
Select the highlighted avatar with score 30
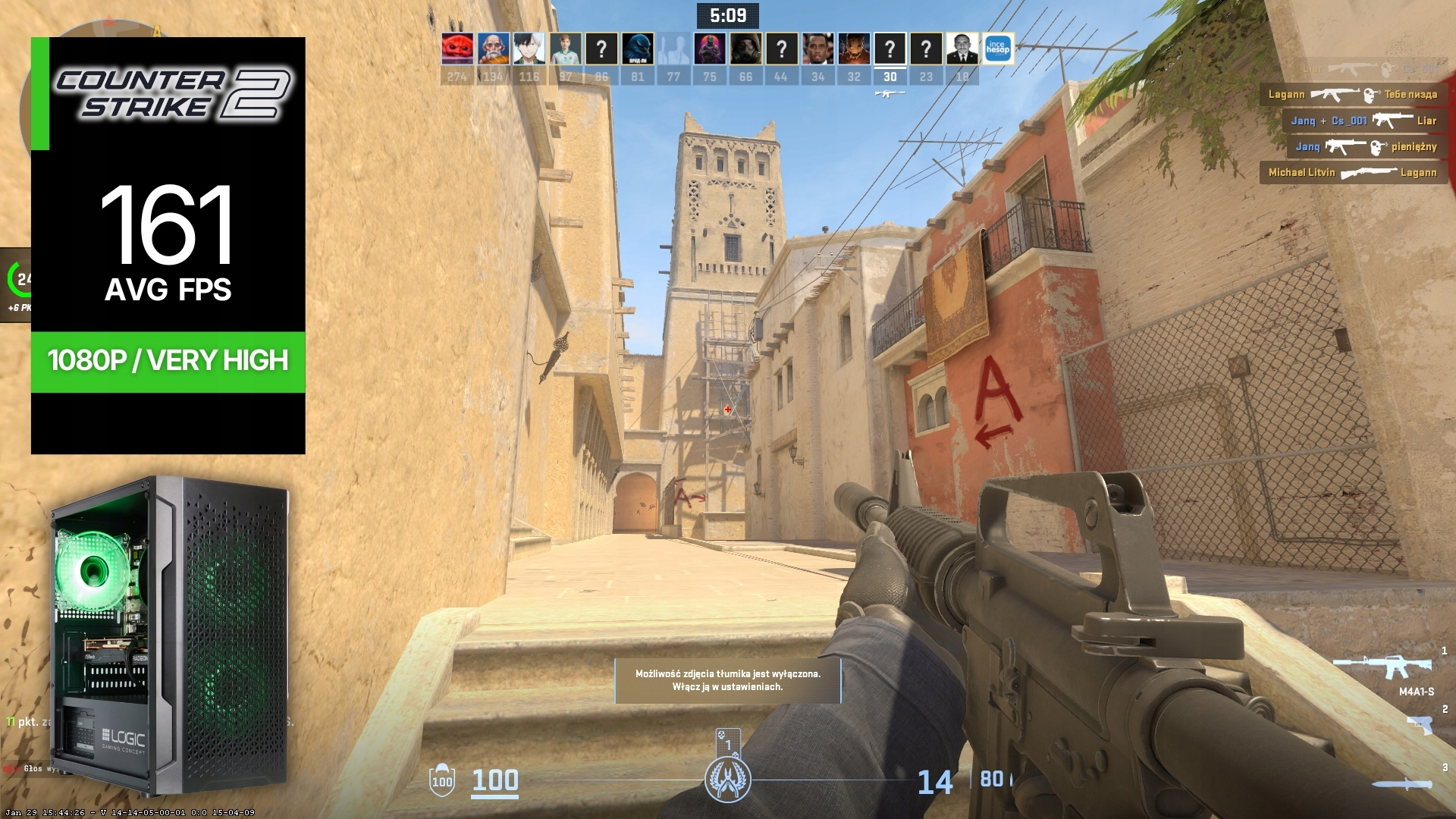click(x=890, y=49)
